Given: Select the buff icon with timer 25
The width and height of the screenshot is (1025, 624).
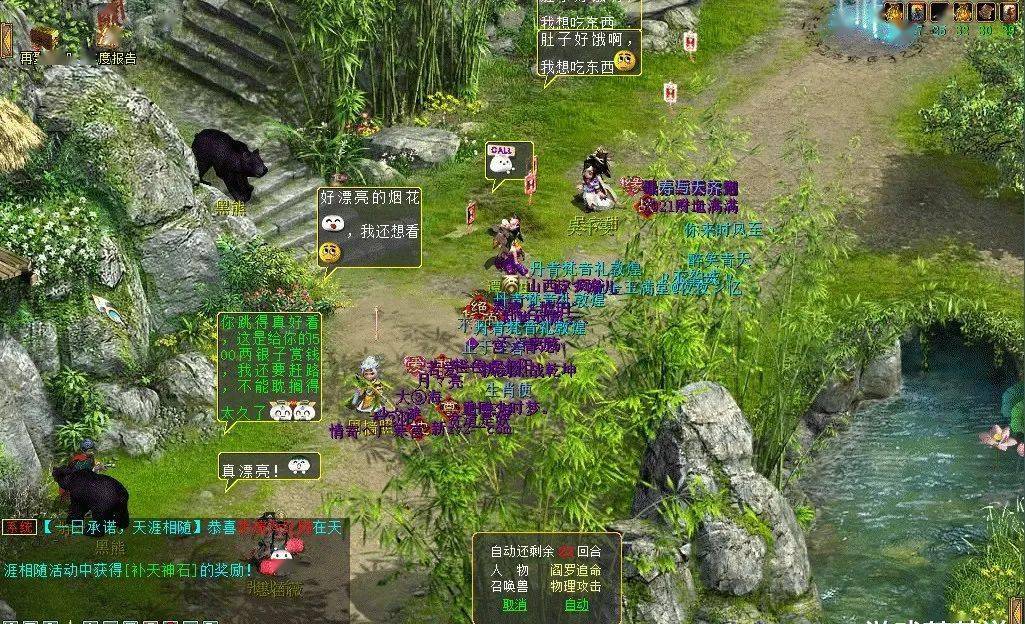Looking at the screenshot, I should (940, 13).
